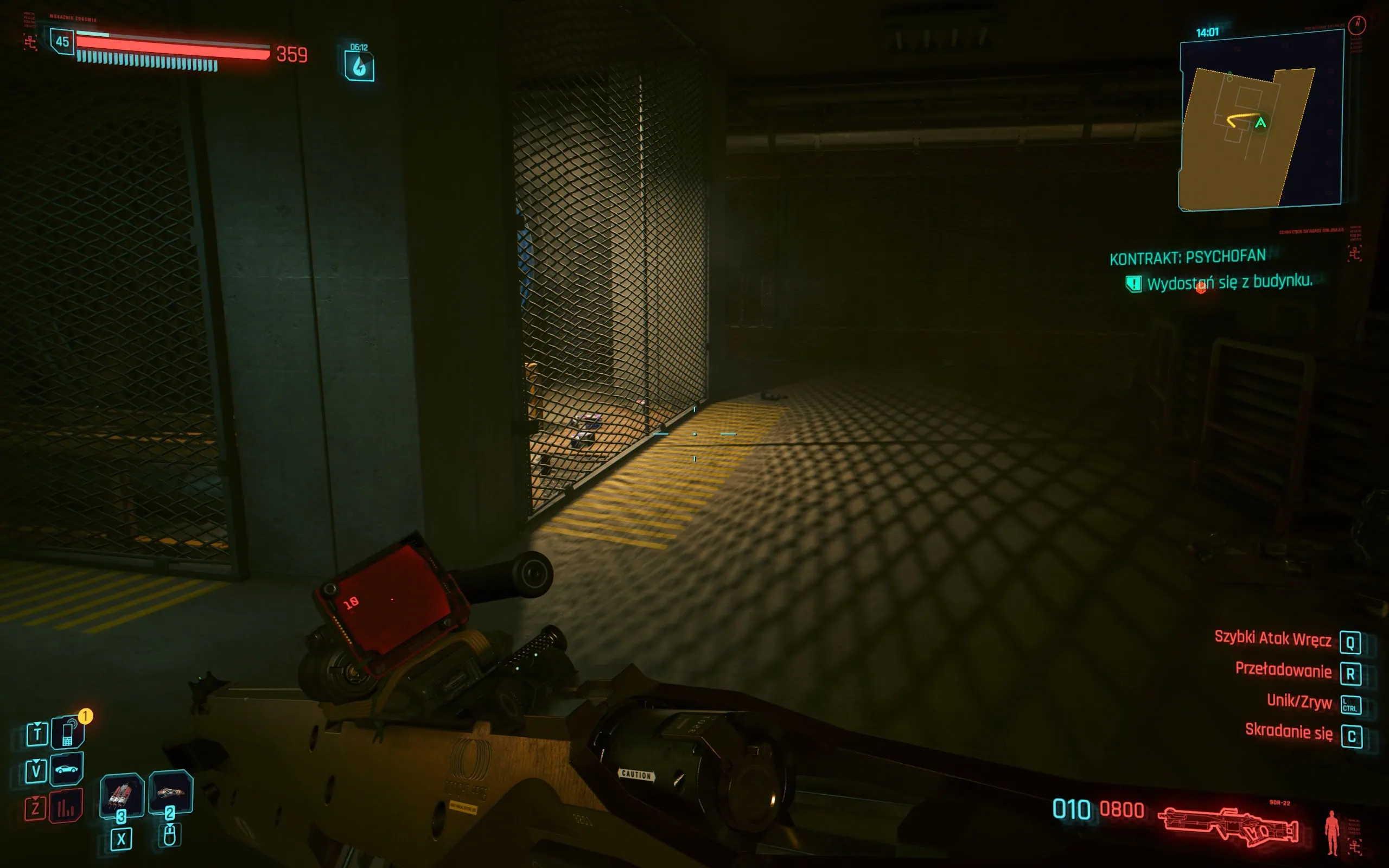Open the red radio equalizer icon

tap(66, 807)
